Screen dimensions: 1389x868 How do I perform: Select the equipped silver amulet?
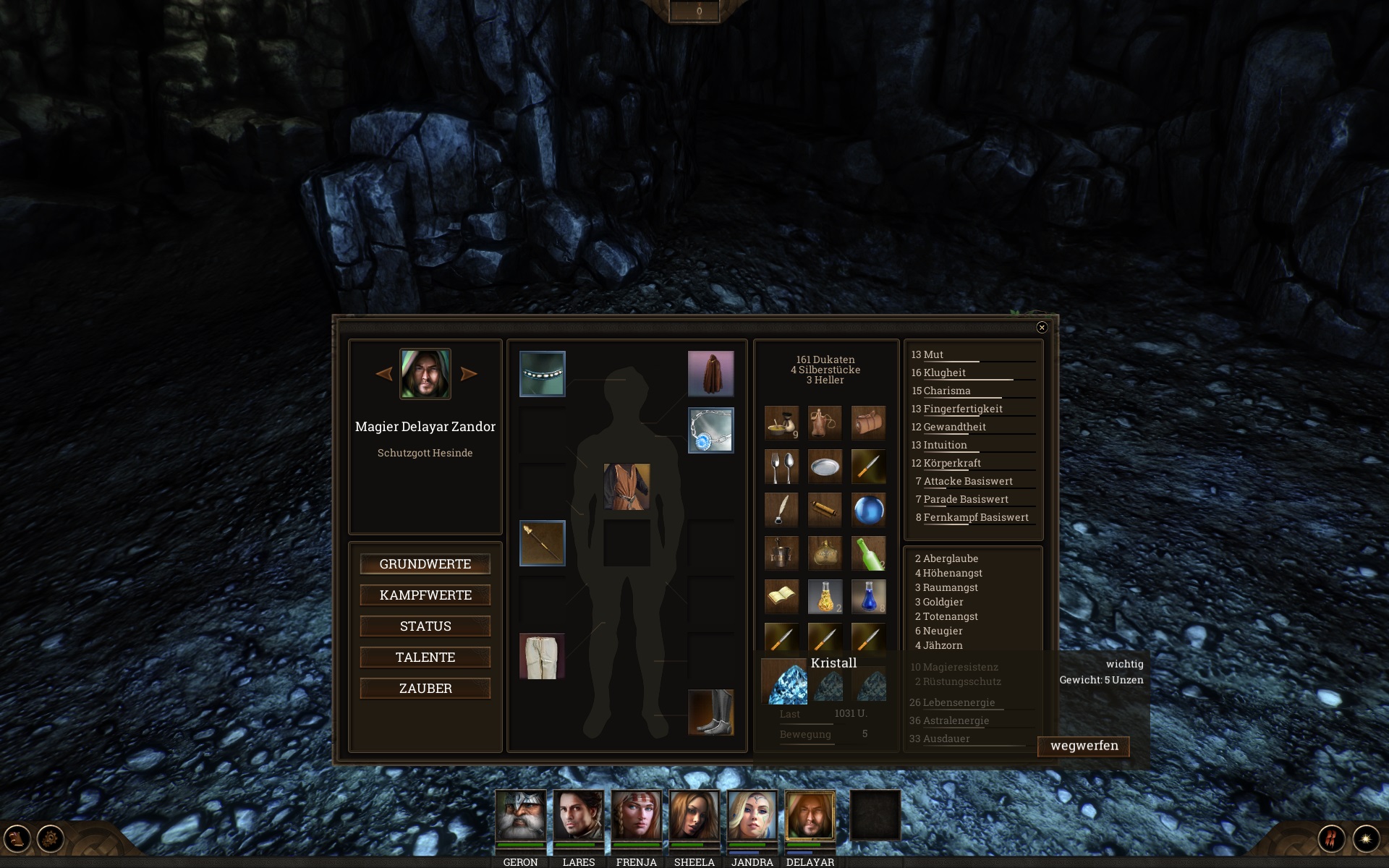[x=710, y=430]
